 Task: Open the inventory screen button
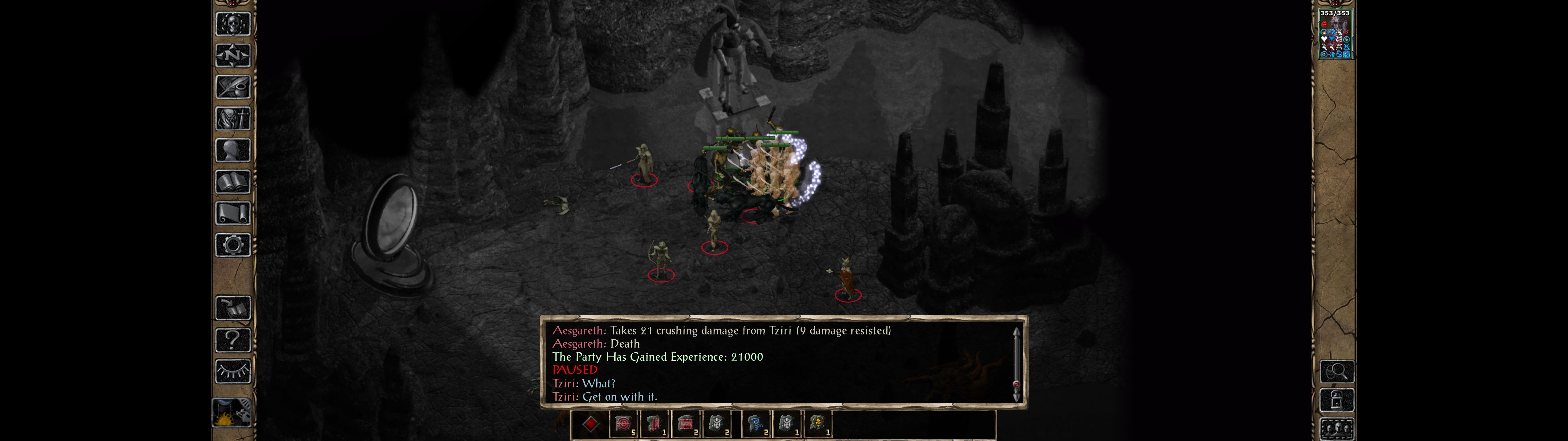pos(232,119)
